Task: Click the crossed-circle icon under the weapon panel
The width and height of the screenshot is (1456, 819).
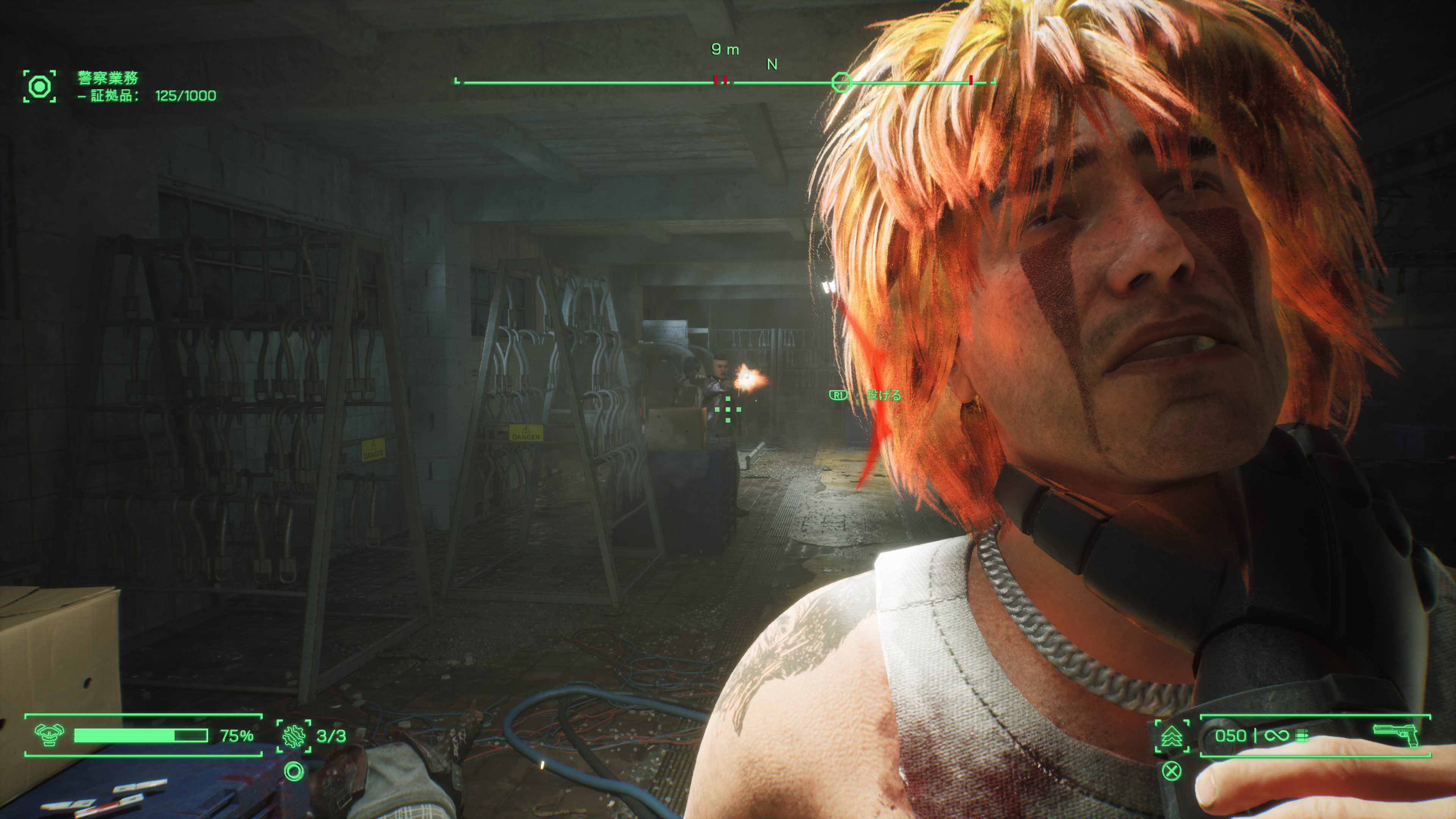Action: click(1172, 771)
